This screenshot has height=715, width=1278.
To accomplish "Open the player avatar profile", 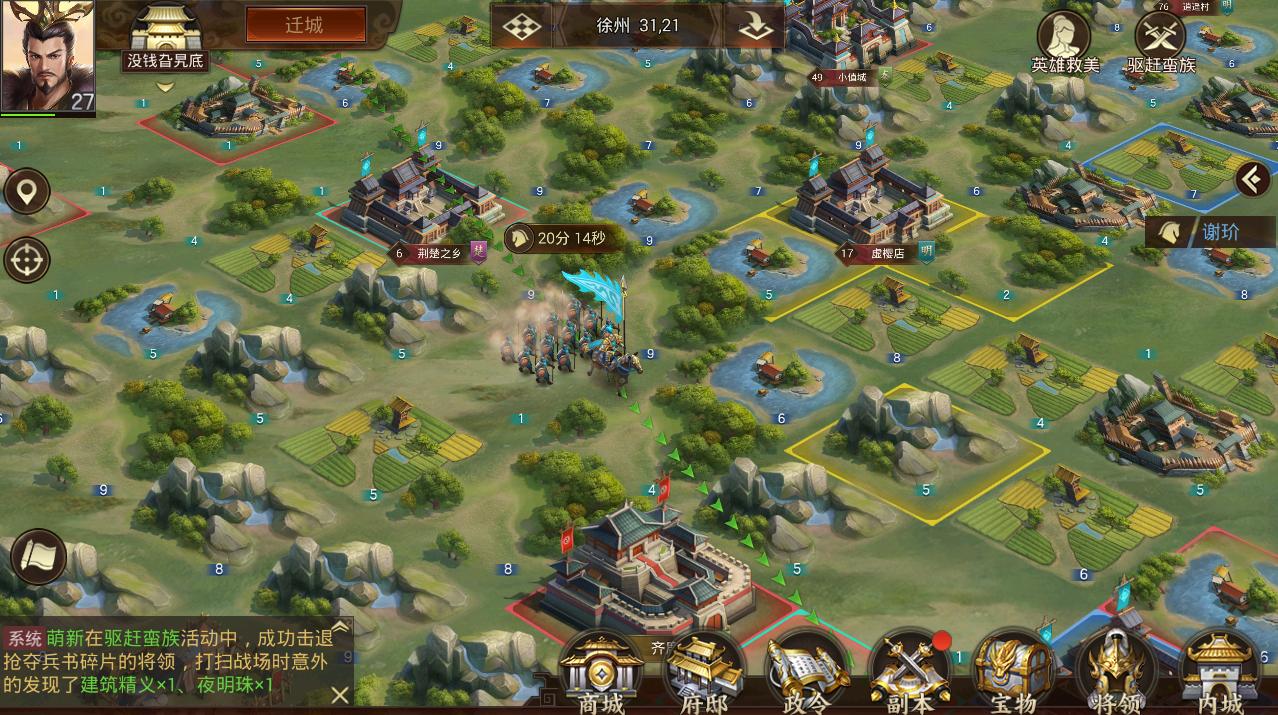I will 47,55.
